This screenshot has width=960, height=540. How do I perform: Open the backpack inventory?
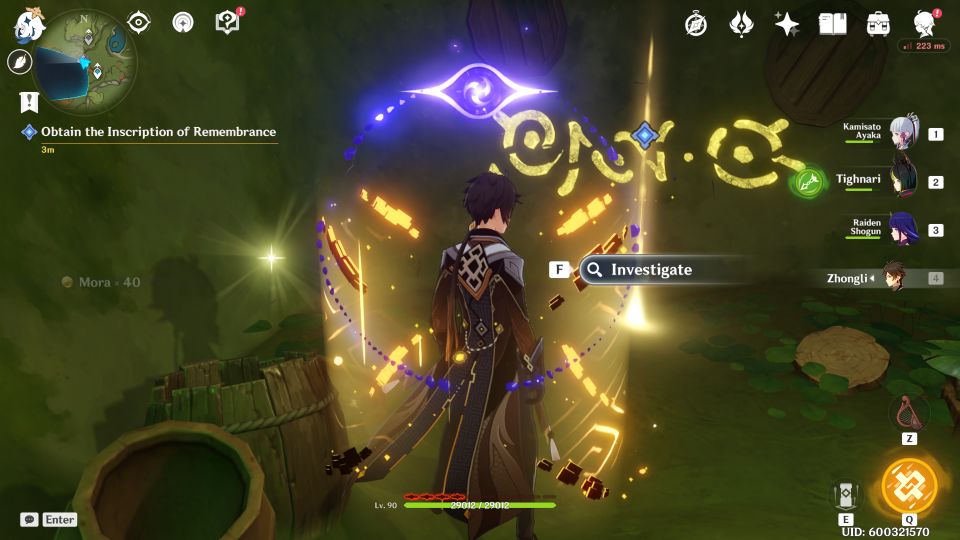[x=879, y=24]
